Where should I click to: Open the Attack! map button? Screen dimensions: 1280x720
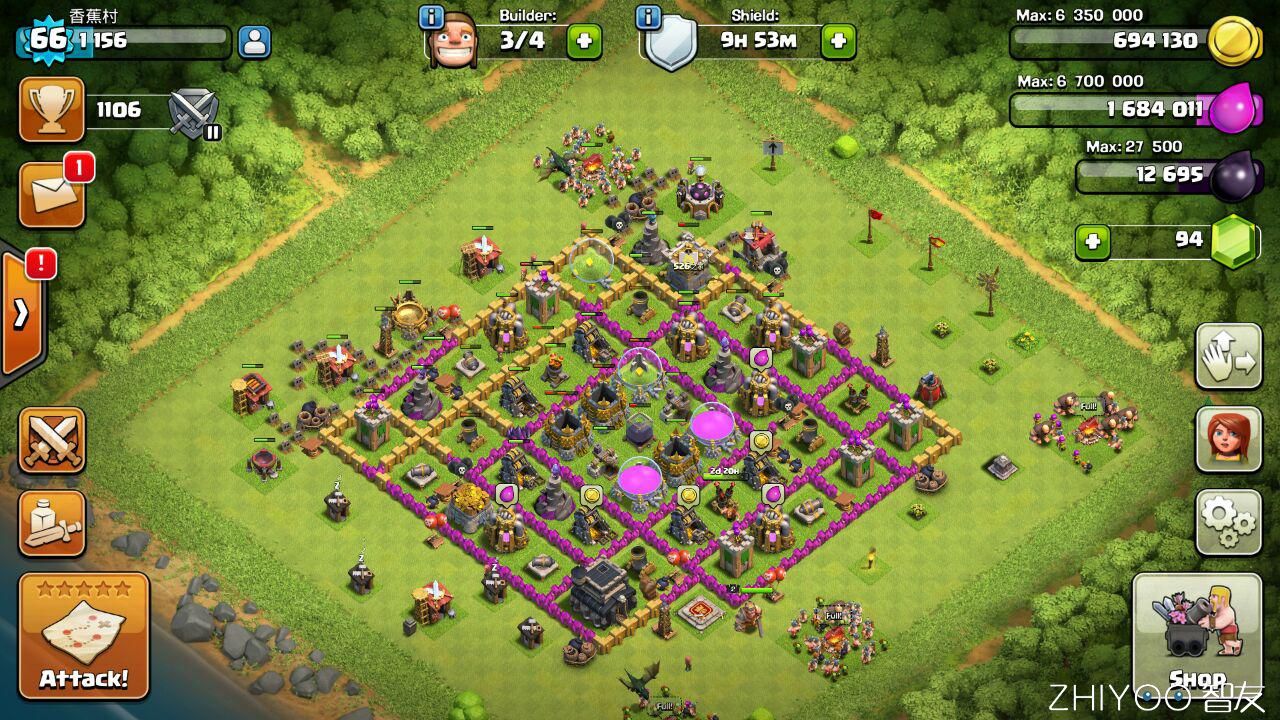(84, 636)
